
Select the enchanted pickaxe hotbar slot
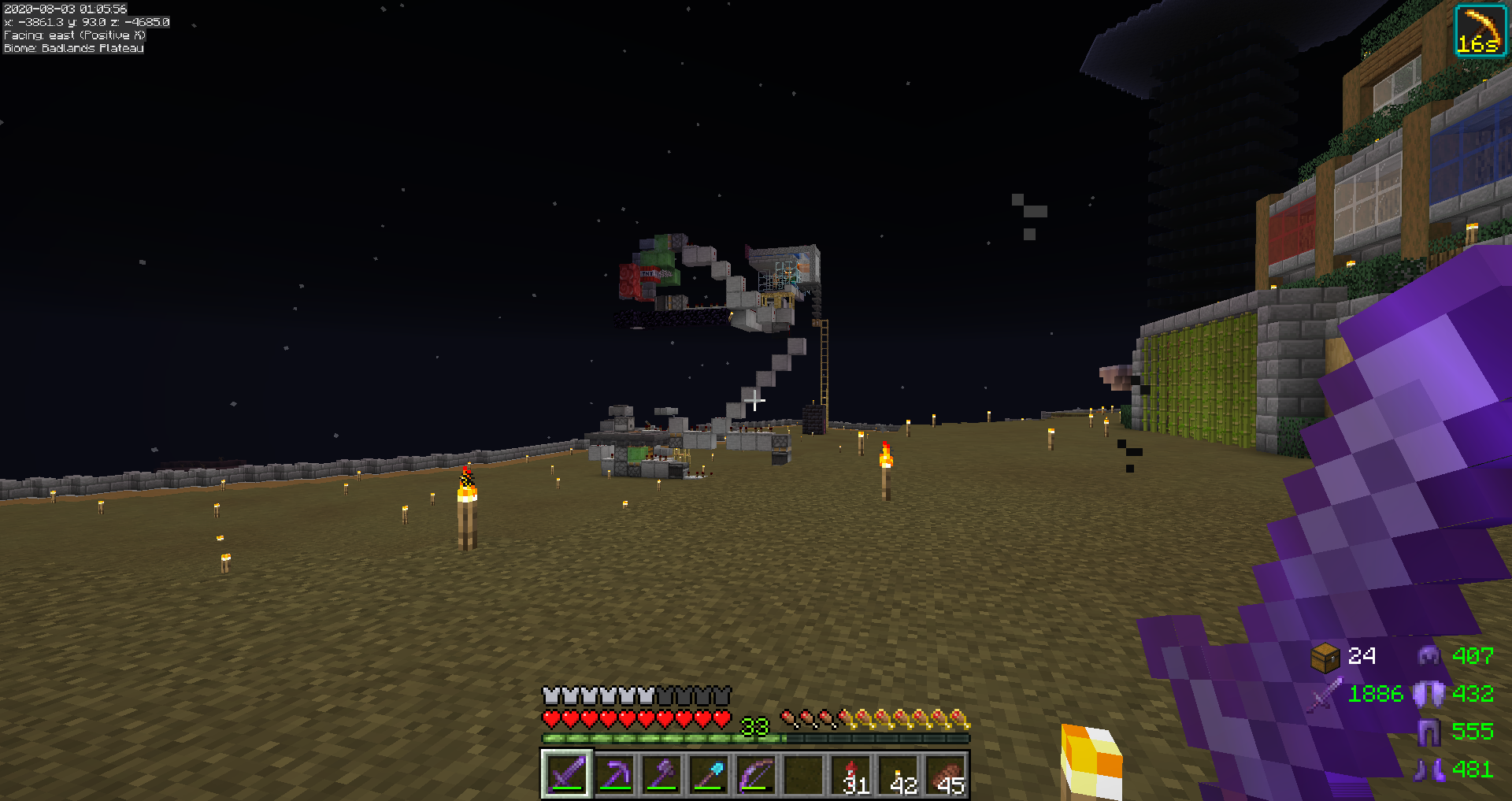[614, 774]
